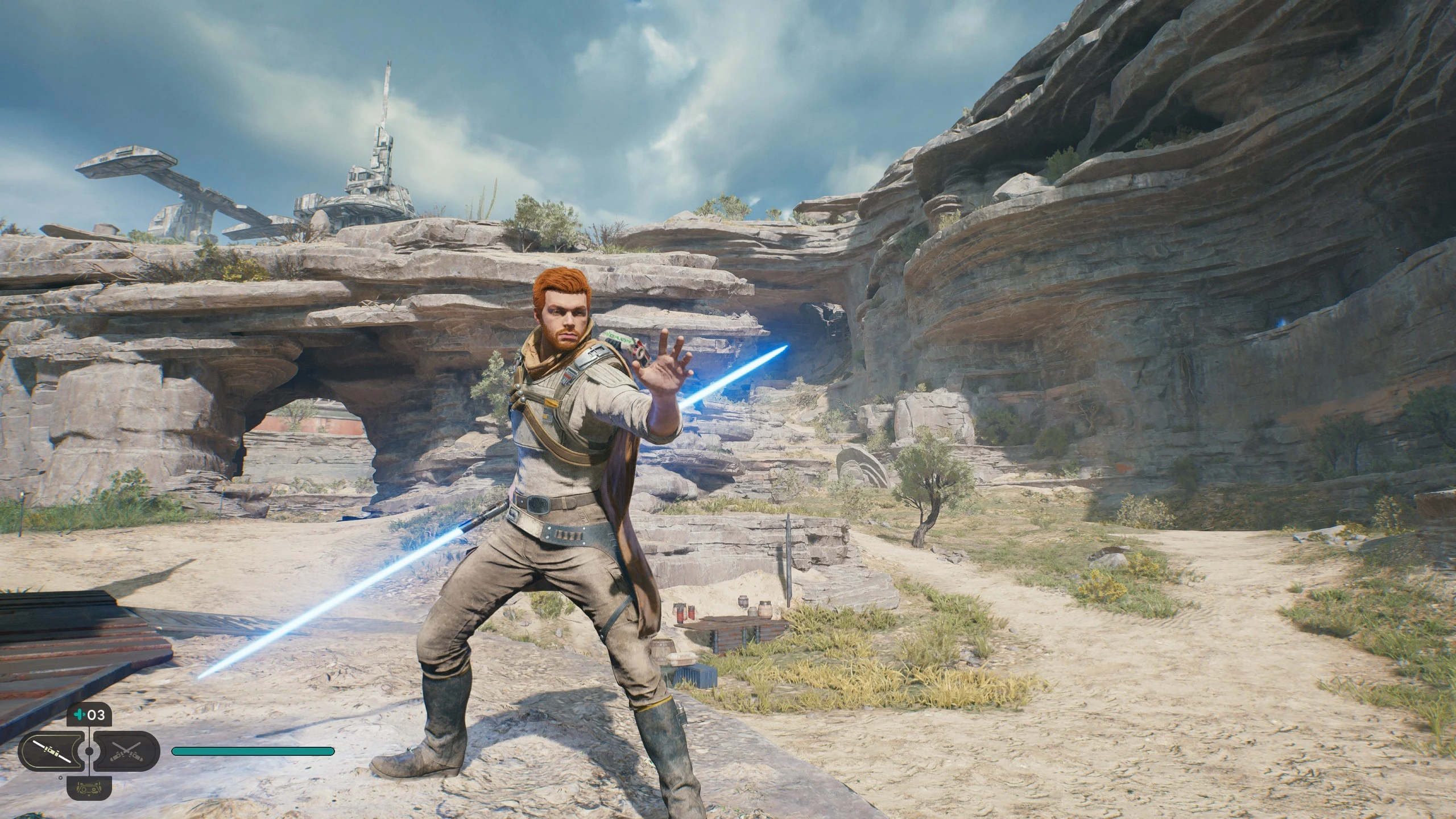Viewport: 1456px width, 819px height.
Task: Click the center hub of the stance selector
Action: 89,752
